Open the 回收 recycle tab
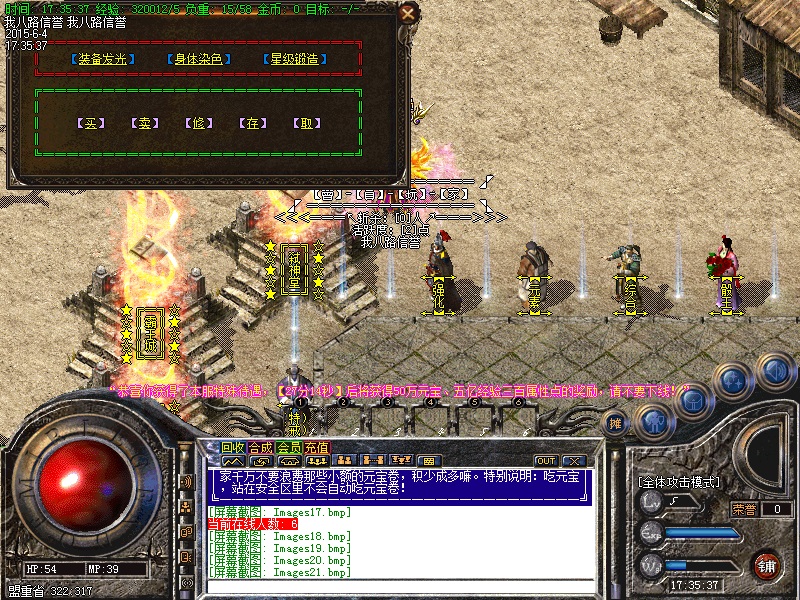 (233, 447)
